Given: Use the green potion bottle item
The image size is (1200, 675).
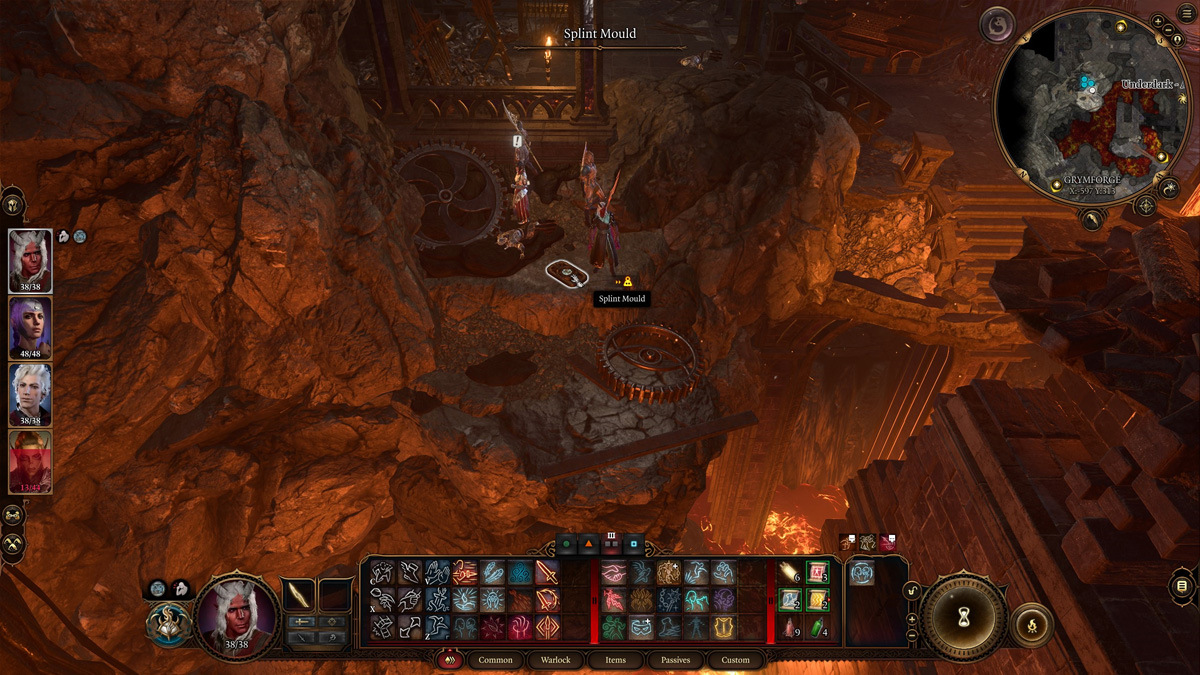Looking at the screenshot, I should coord(818,628).
